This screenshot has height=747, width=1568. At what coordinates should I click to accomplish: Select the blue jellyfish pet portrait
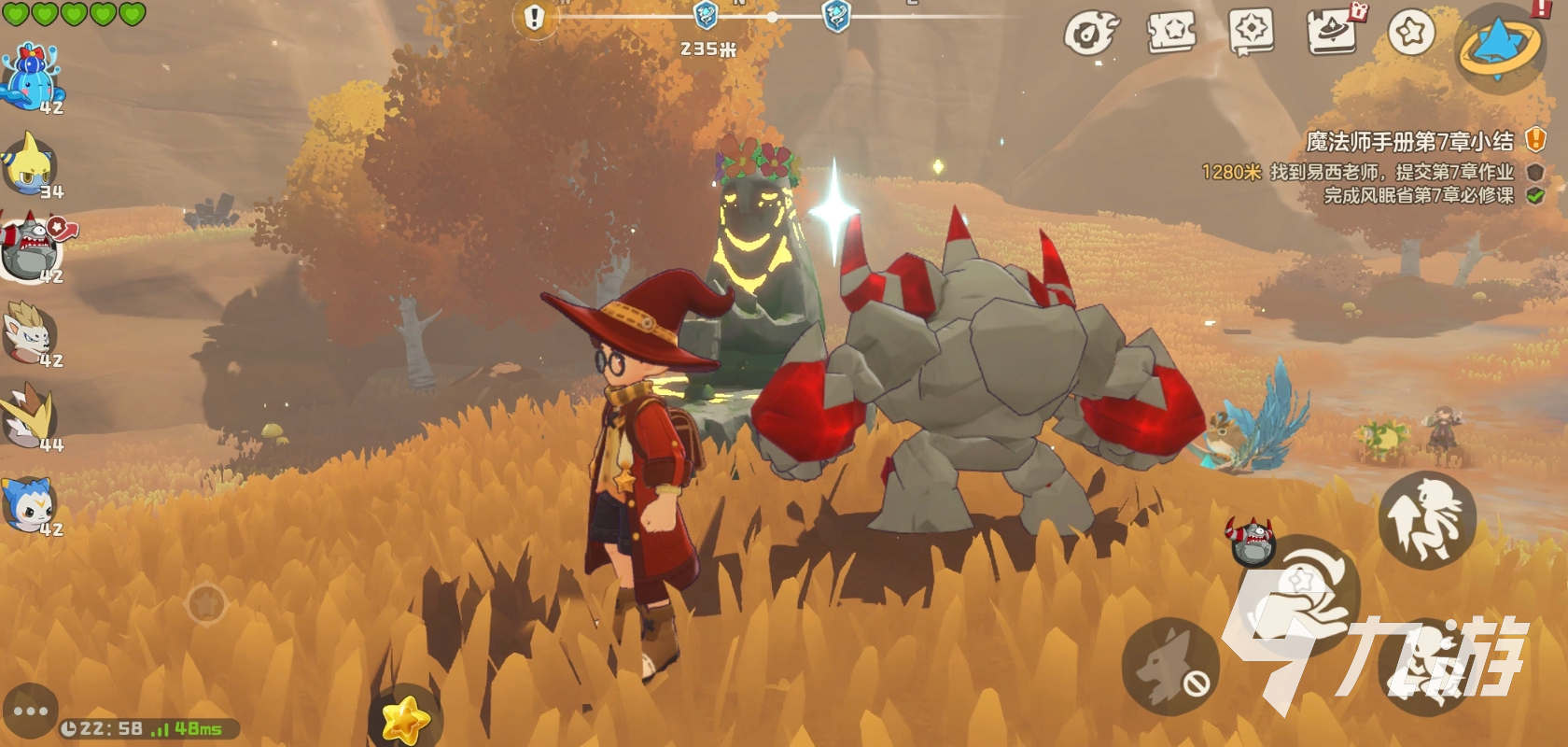[32, 78]
